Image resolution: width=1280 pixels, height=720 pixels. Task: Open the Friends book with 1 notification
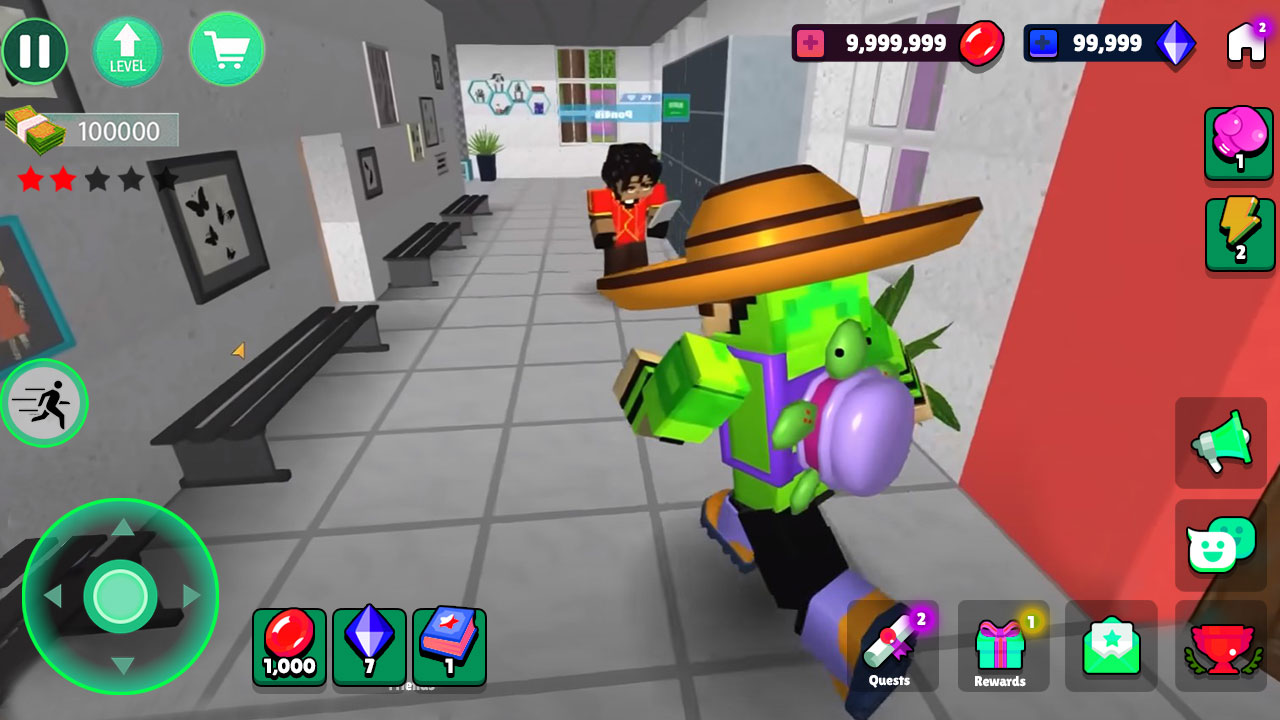click(x=448, y=648)
